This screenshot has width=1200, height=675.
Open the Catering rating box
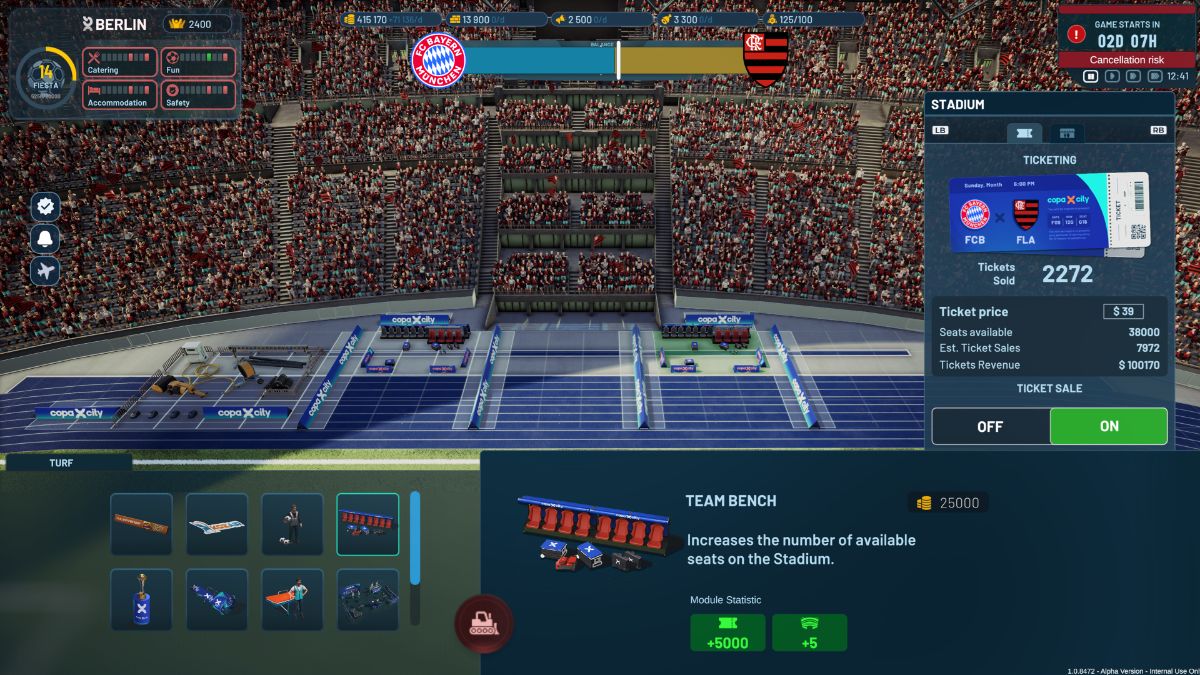click(x=119, y=62)
